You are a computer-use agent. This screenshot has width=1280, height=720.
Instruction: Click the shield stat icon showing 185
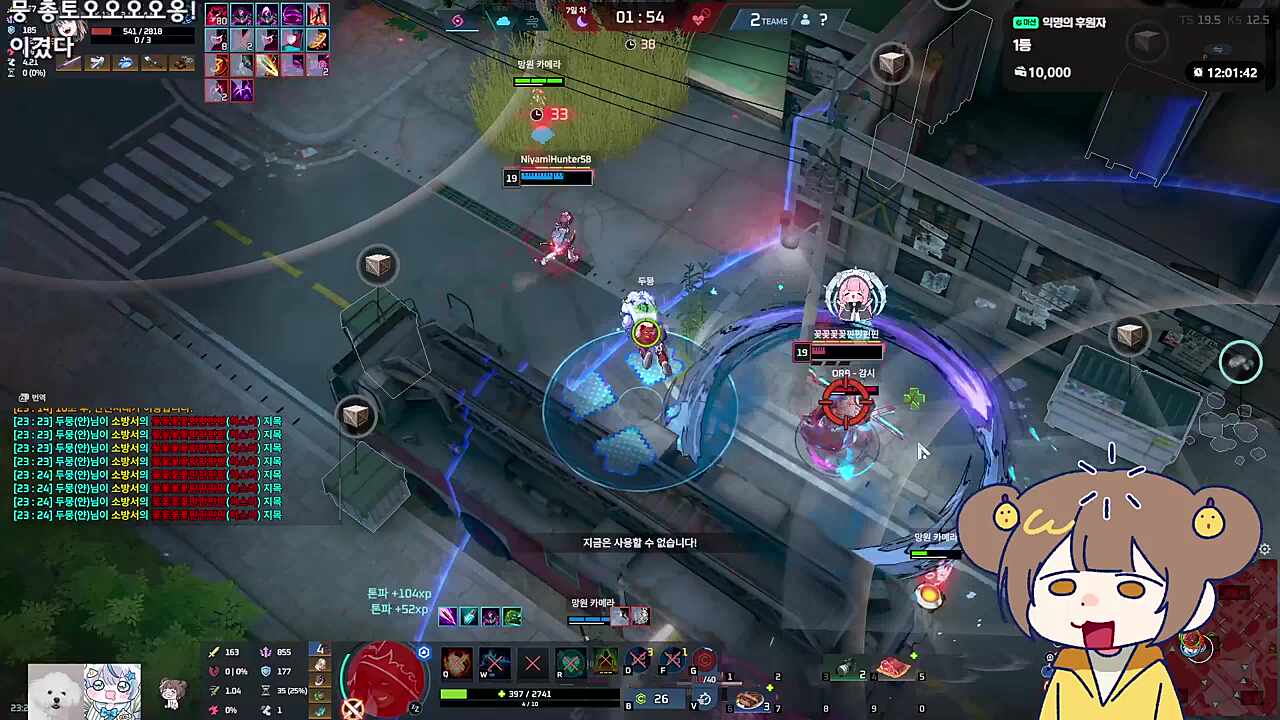pos(12,31)
